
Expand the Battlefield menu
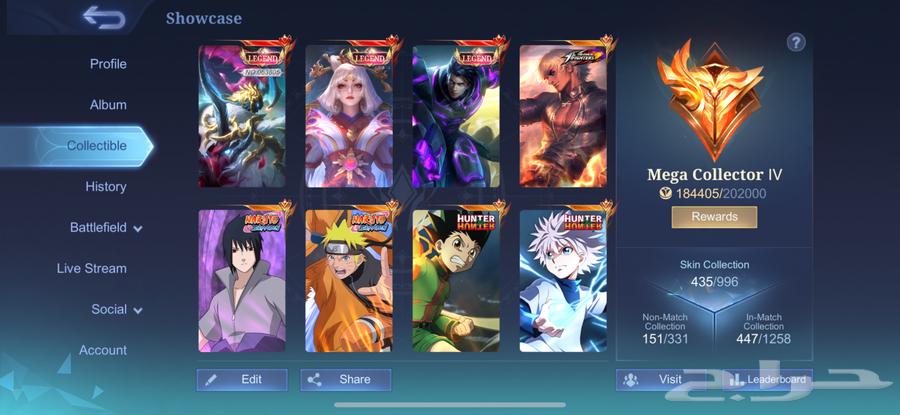click(x=106, y=228)
